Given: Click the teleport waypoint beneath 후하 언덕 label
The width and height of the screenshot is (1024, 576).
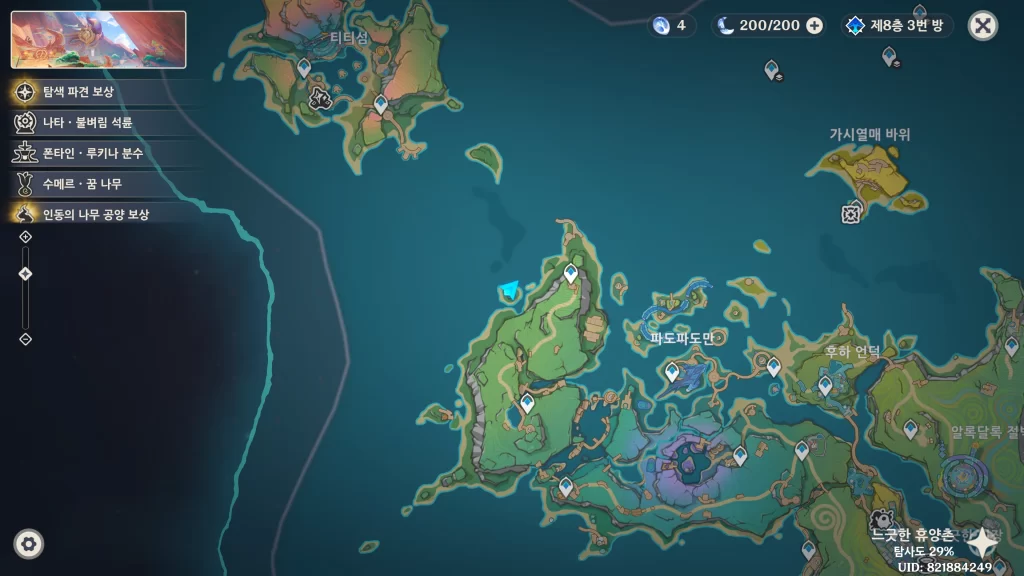Looking at the screenshot, I should click(x=825, y=383).
